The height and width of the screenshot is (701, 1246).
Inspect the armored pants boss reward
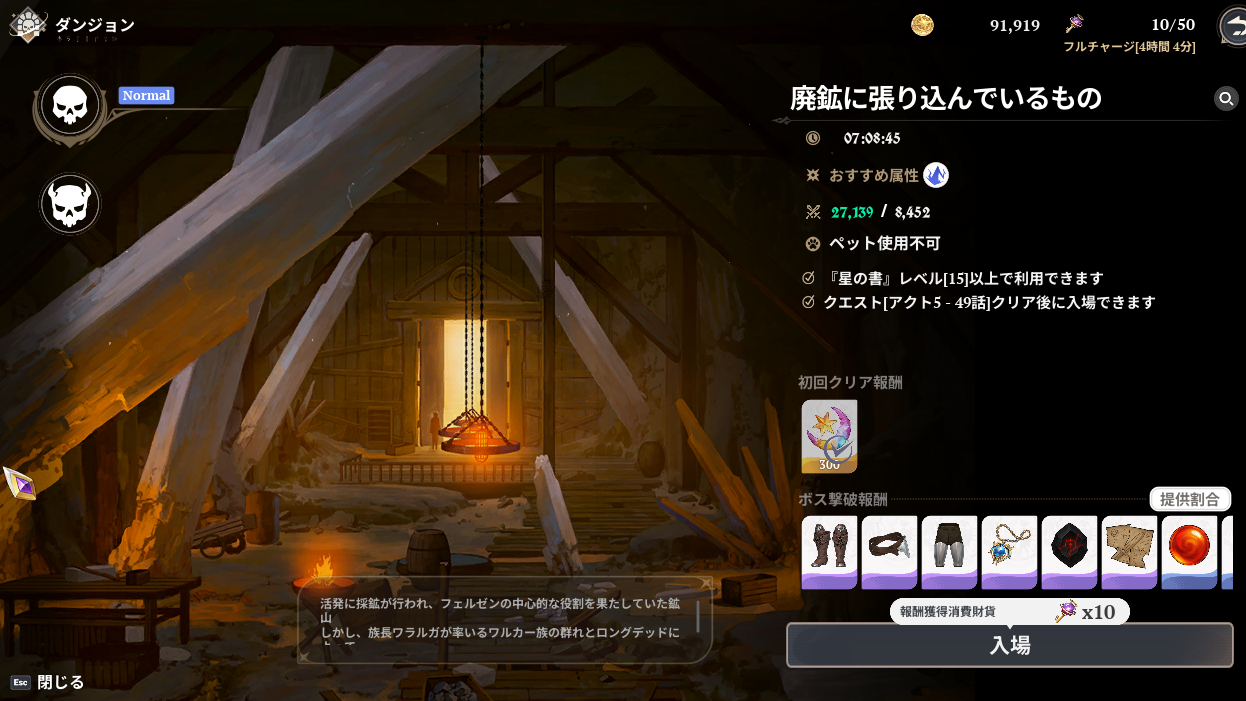[x=949, y=551]
